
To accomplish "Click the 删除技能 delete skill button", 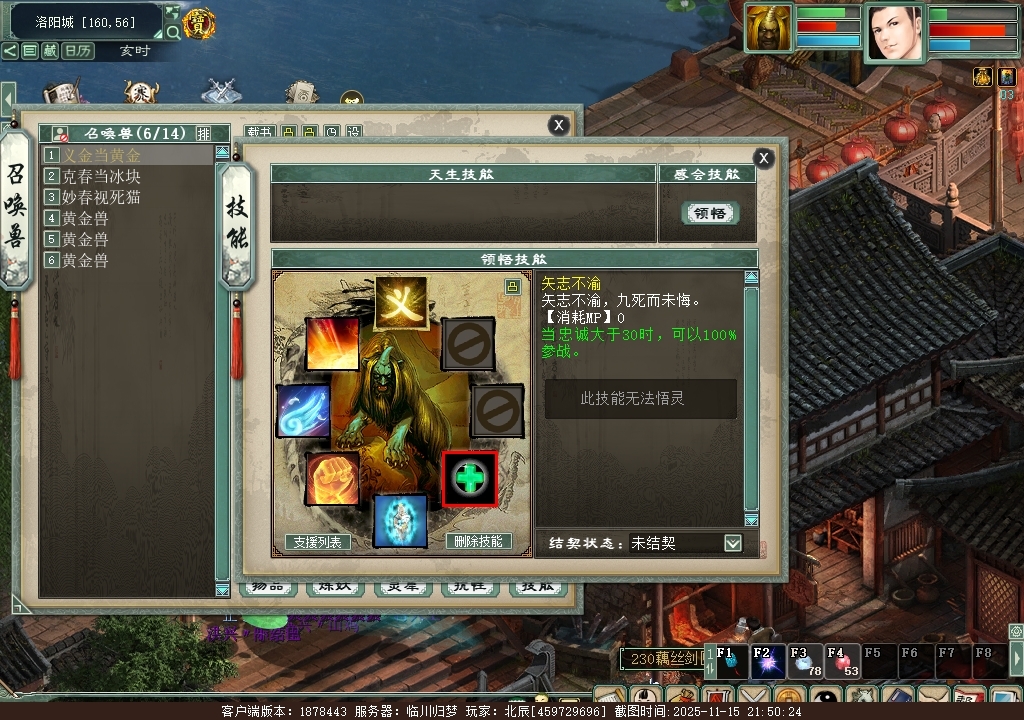I will coord(479,542).
